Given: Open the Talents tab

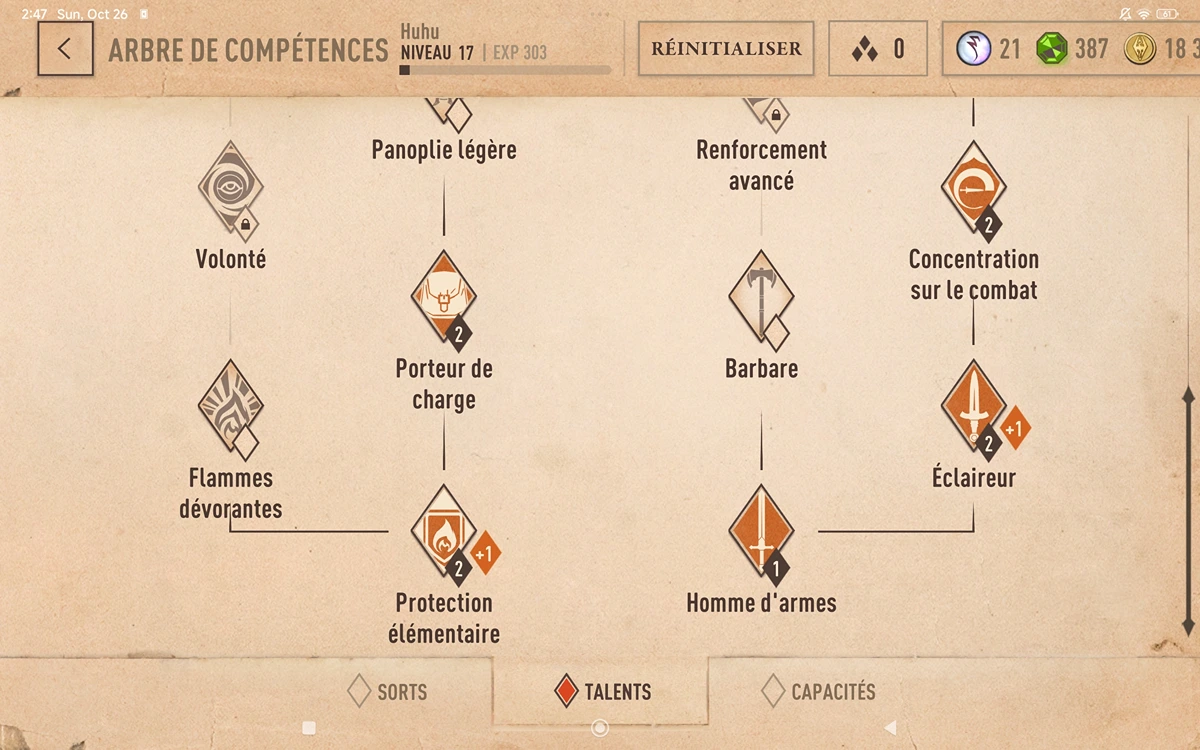Looking at the screenshot, I should pos(603,691).
